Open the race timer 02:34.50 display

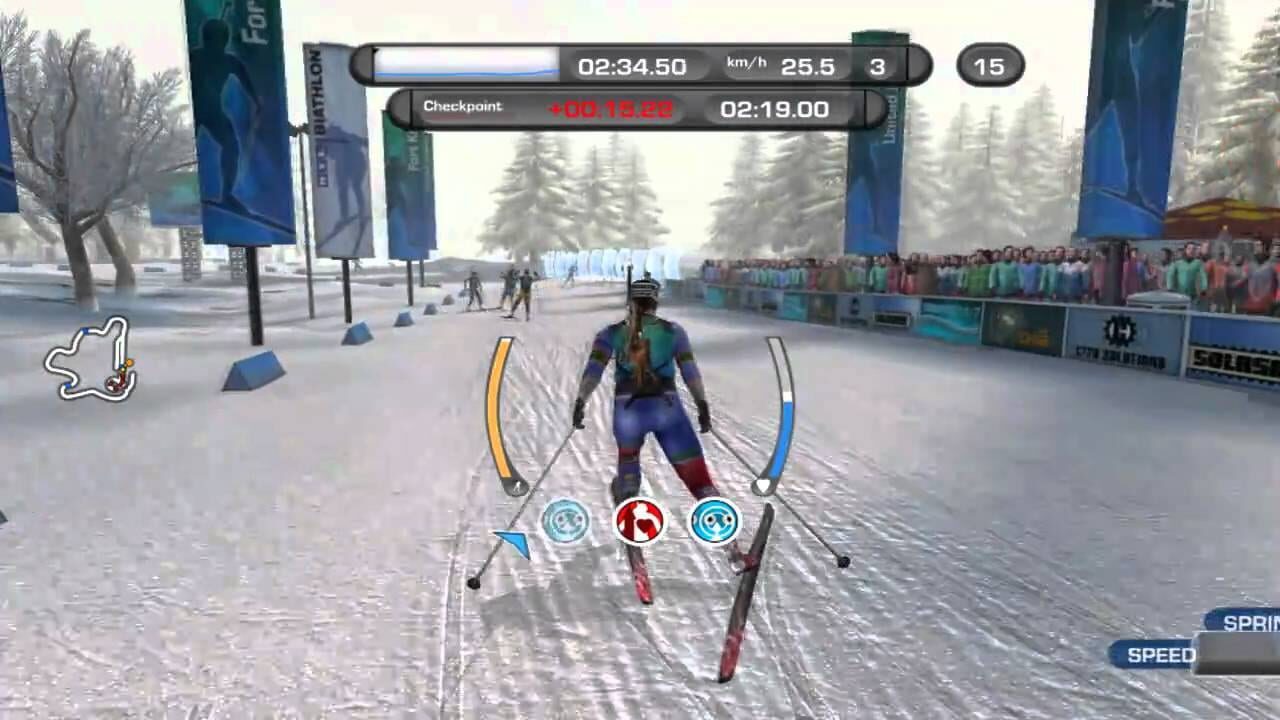click(x=632, y=66)
